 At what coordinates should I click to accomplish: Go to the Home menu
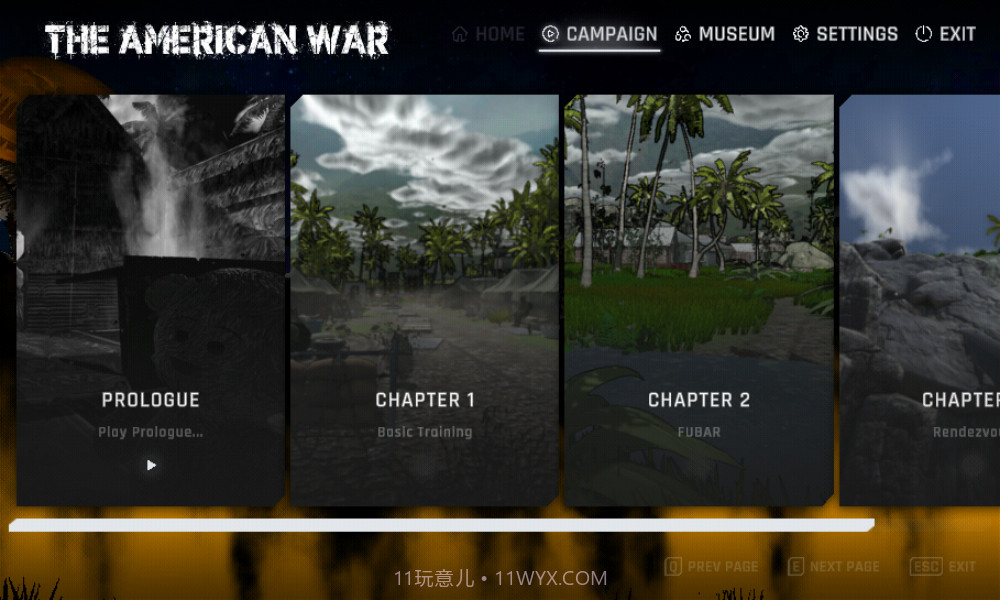[x=488, y=34]
